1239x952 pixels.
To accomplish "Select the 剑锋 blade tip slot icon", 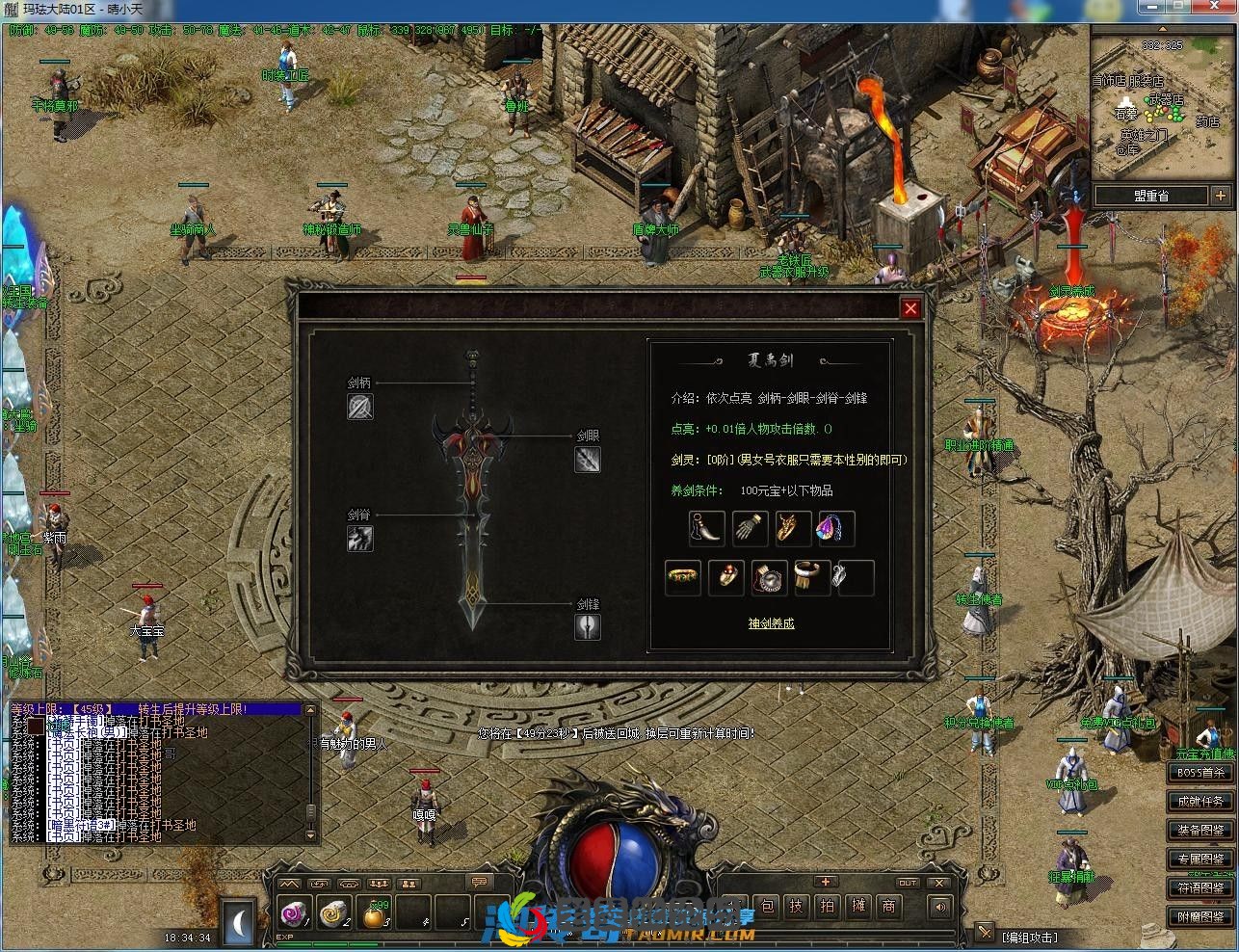I will point(588,627).
